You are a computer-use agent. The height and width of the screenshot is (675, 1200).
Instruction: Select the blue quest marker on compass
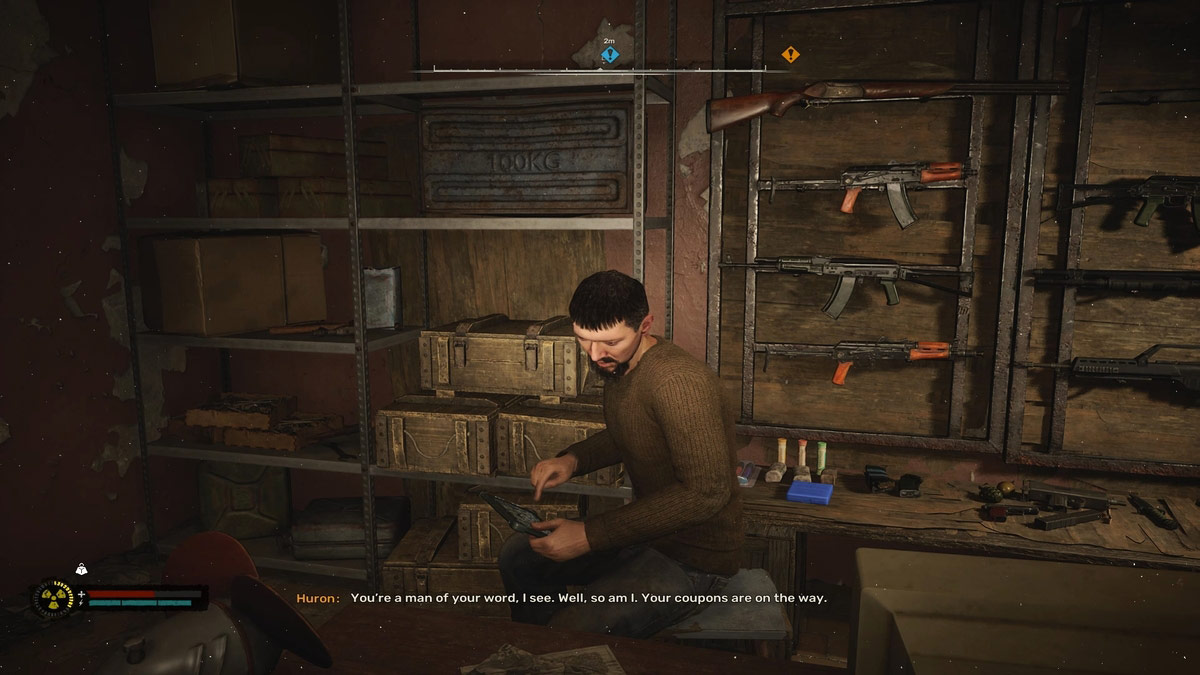(609, 55)
